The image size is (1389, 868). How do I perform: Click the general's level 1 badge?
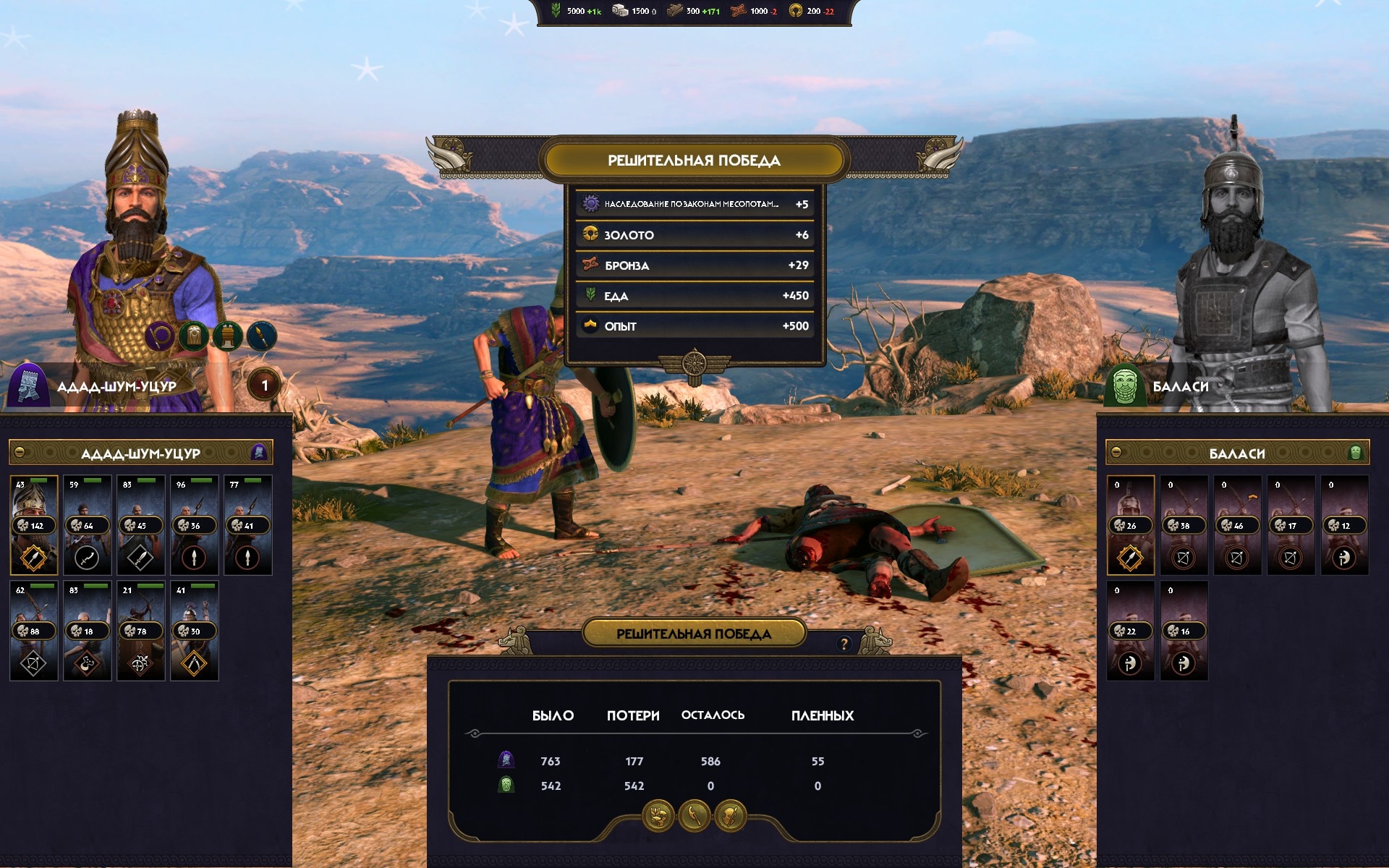(265, 386)
